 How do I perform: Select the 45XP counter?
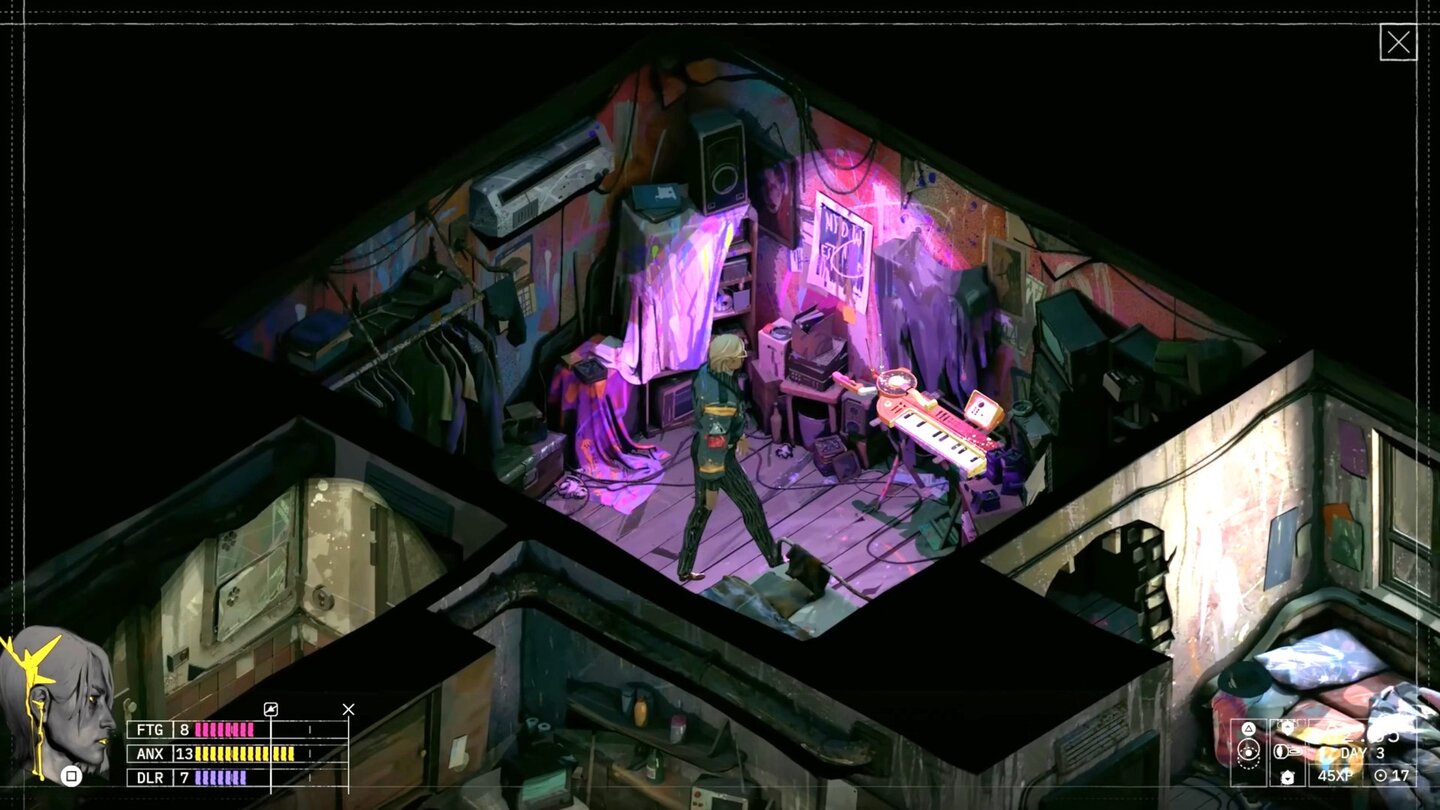click(1335, 776)
